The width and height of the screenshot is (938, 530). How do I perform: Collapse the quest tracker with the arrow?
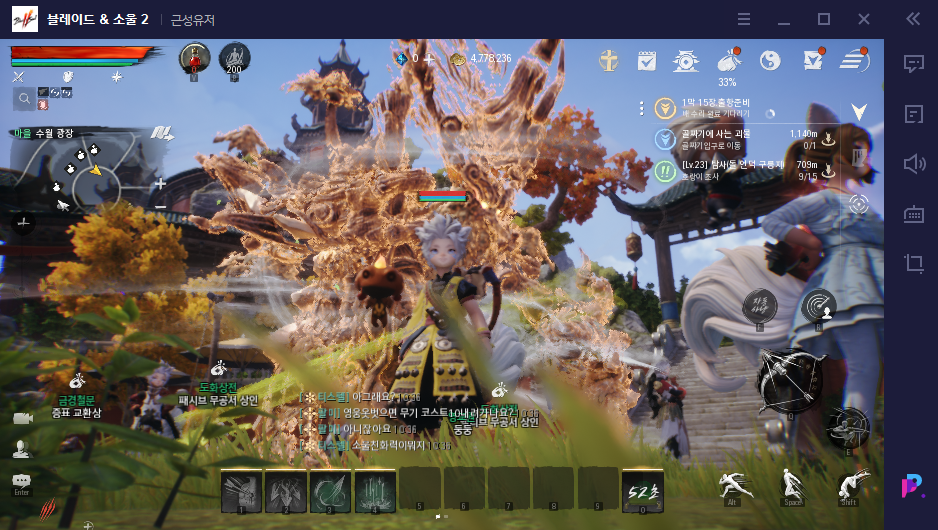coord(858,111)
